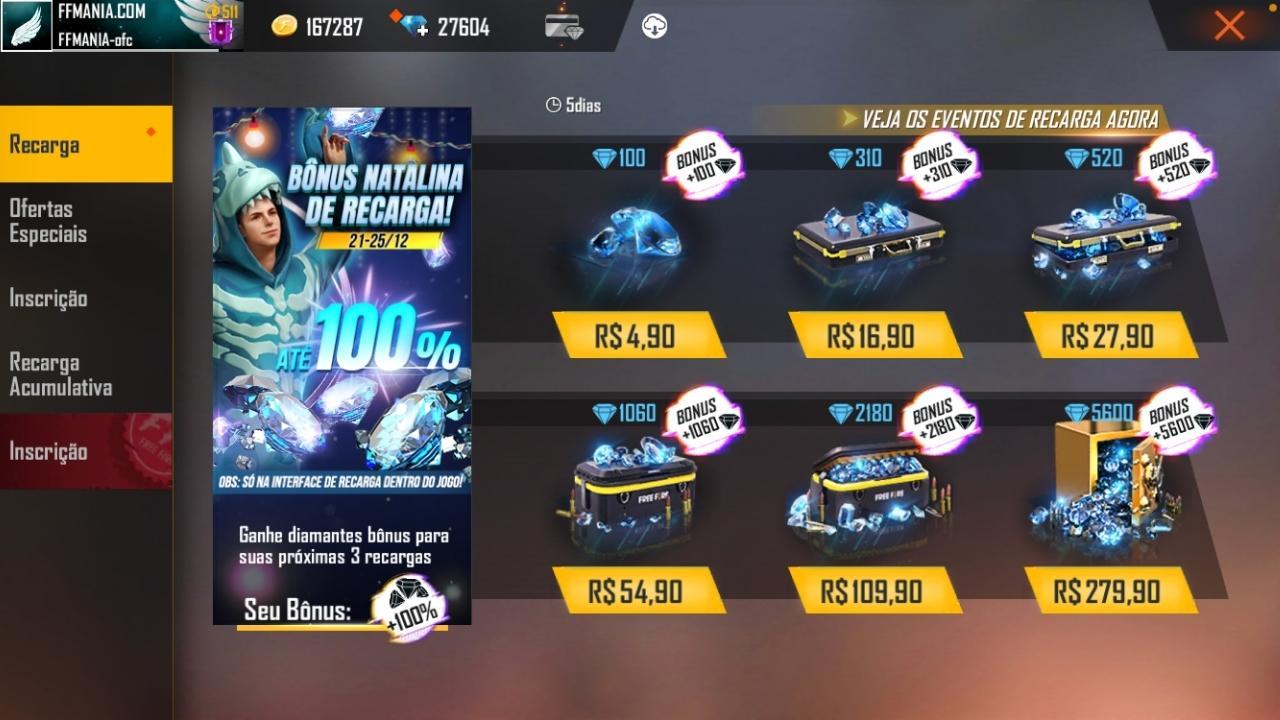Open the FFMANIA player avatar emblem
1280x720 pixels.
coord(27,27)
